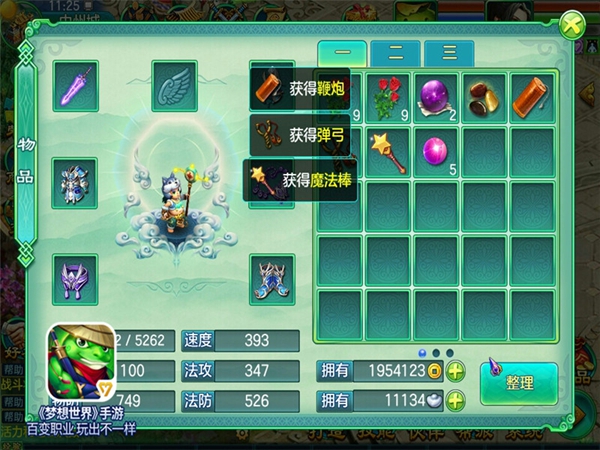This screenshot has width=600, height=450.
Task: Close the inventory with the green X
Action: point(571,25)
